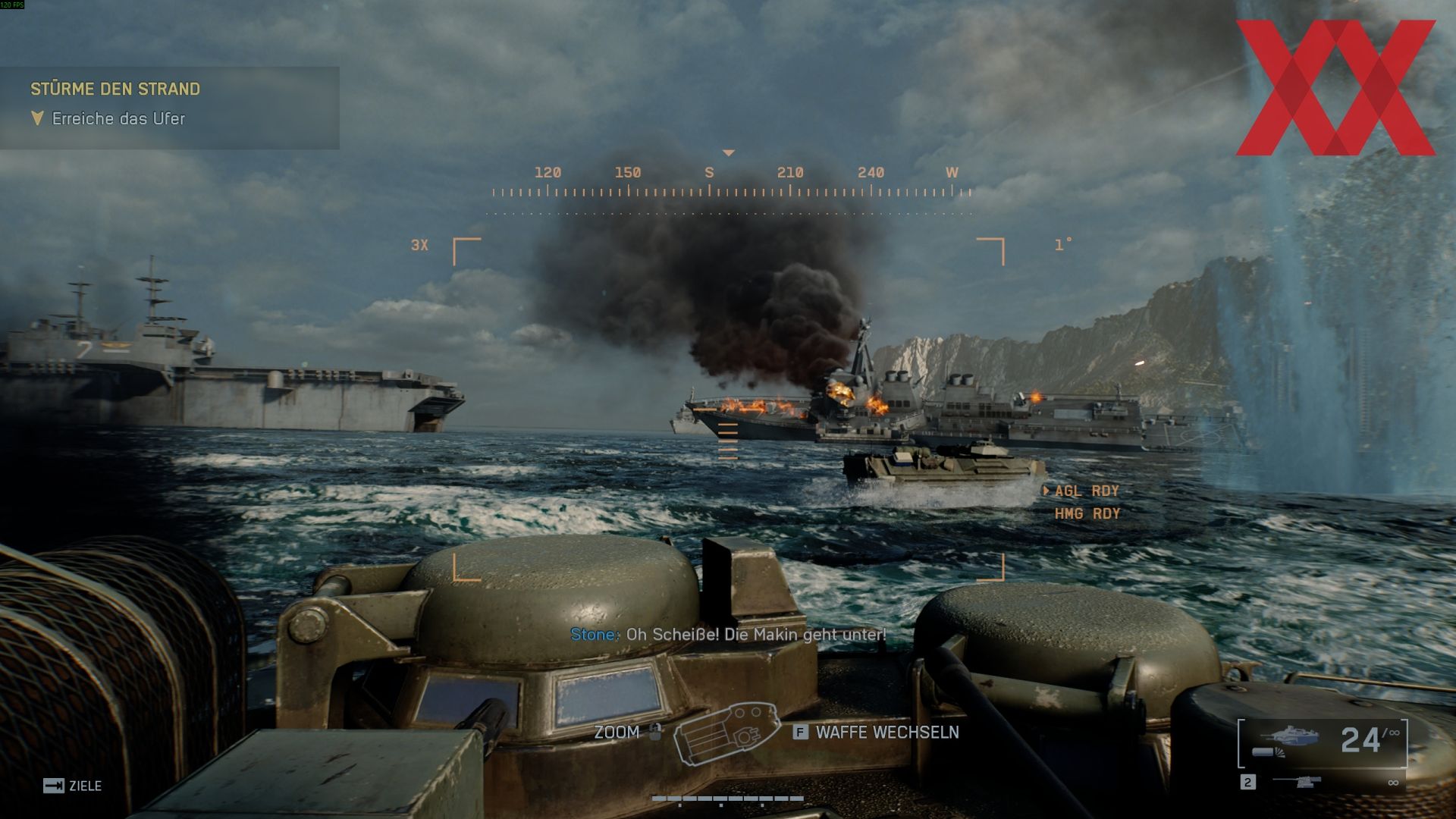
Task: Choose the HMG RDY weapon indicator
Action: (x=1087, y=514)
